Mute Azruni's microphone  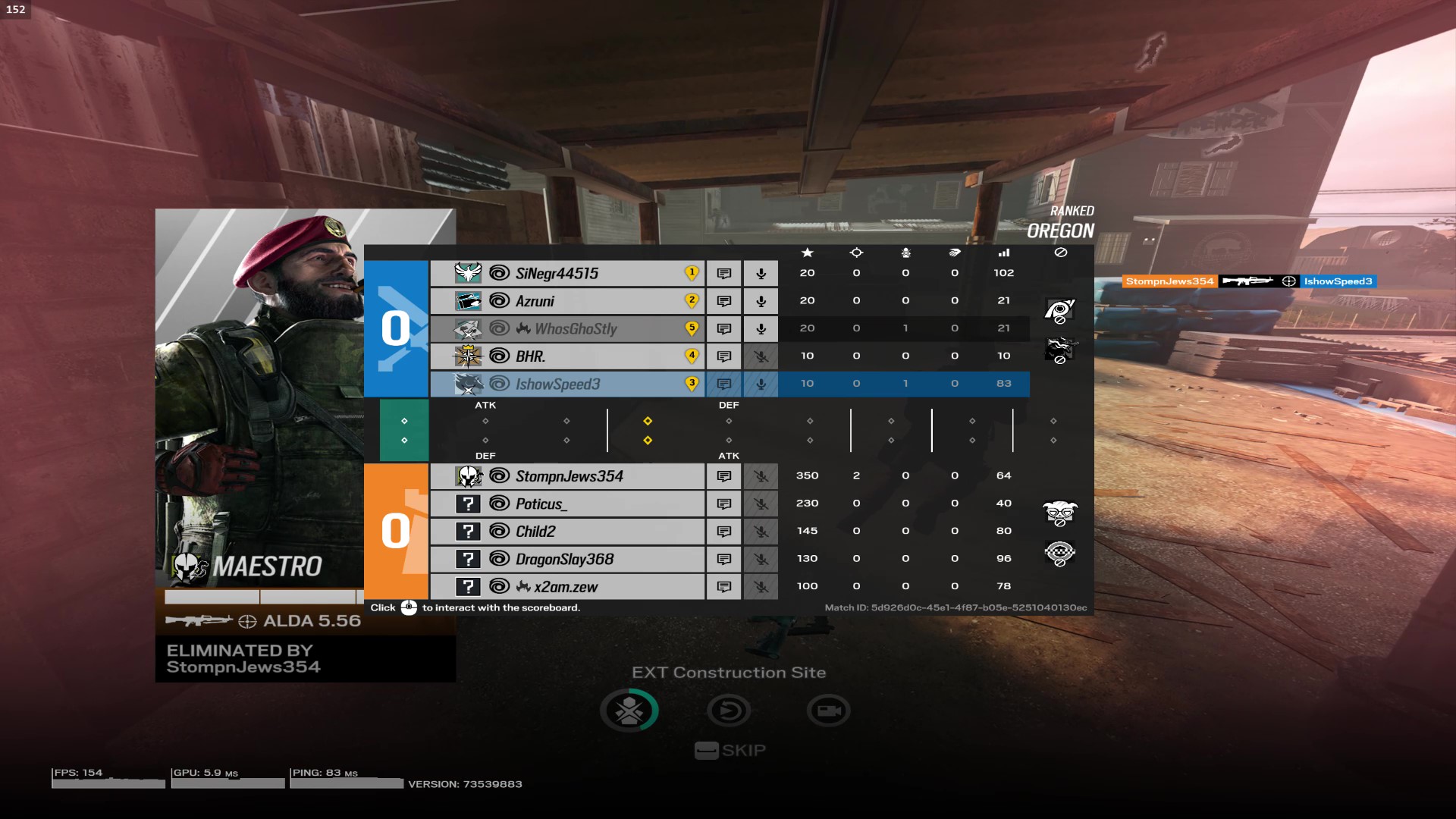pos(761,301)
